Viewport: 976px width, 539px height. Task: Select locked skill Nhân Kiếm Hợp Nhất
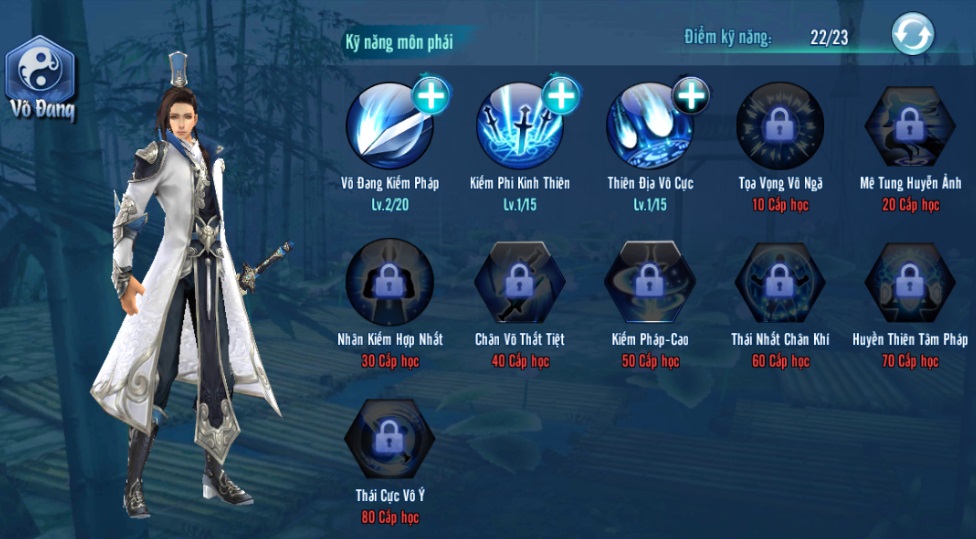click(389, 281)
